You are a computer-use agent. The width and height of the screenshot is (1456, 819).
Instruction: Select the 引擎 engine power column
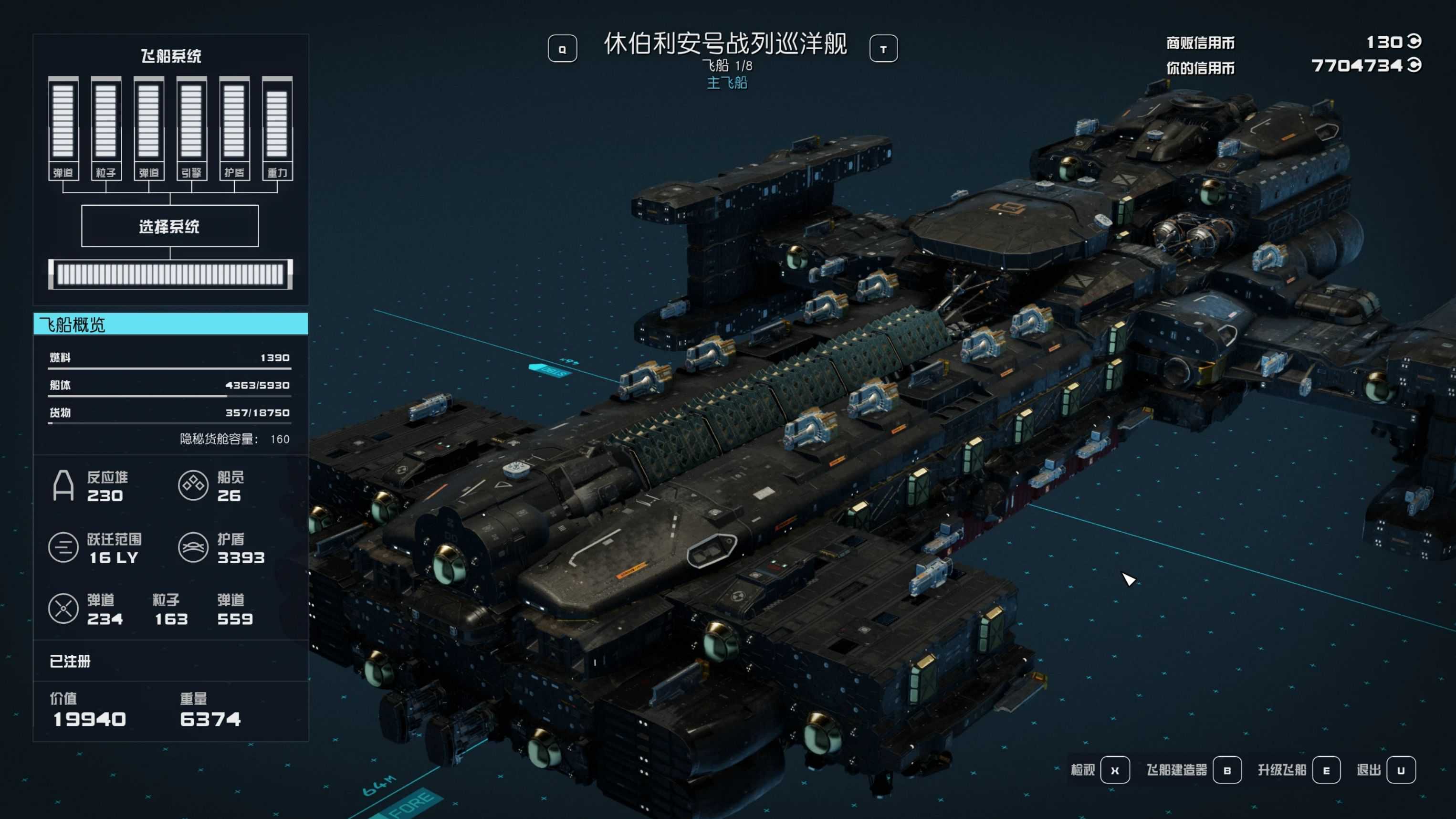coord(192,129)
